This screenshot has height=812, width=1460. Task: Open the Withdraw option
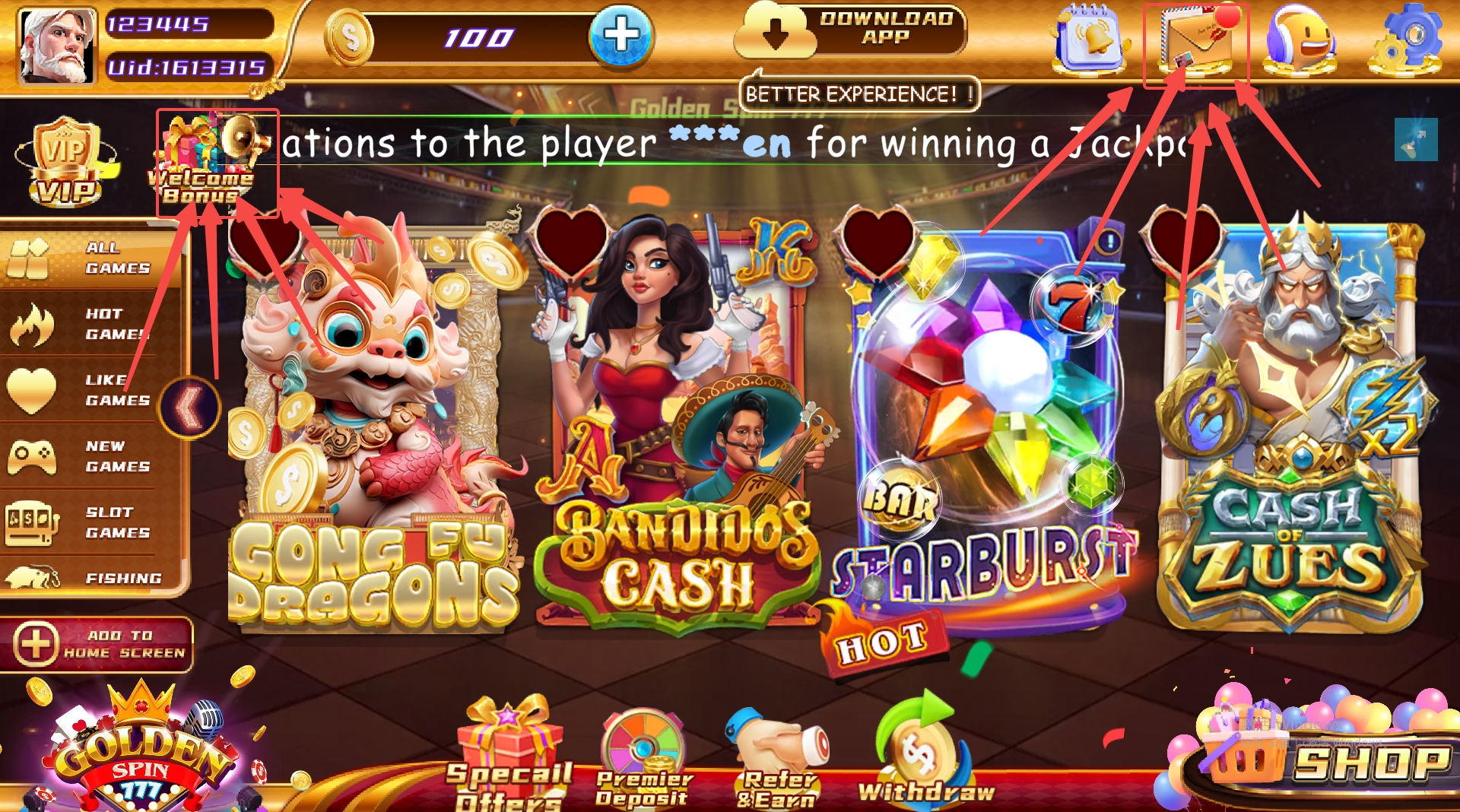click(x=925, y=753)
